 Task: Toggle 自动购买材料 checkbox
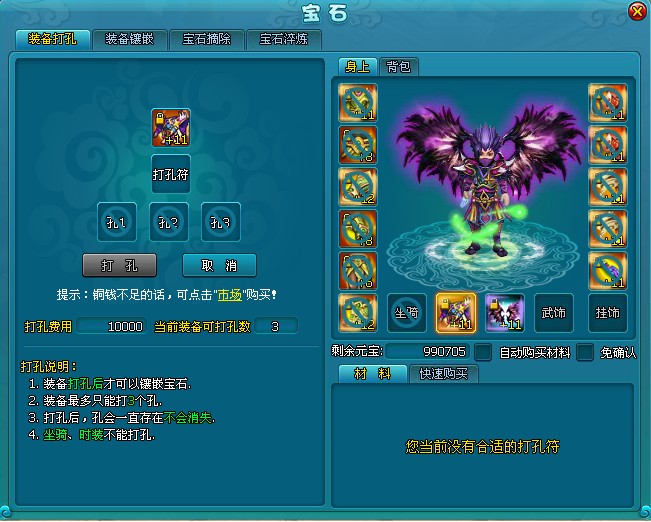coord(483,352)
